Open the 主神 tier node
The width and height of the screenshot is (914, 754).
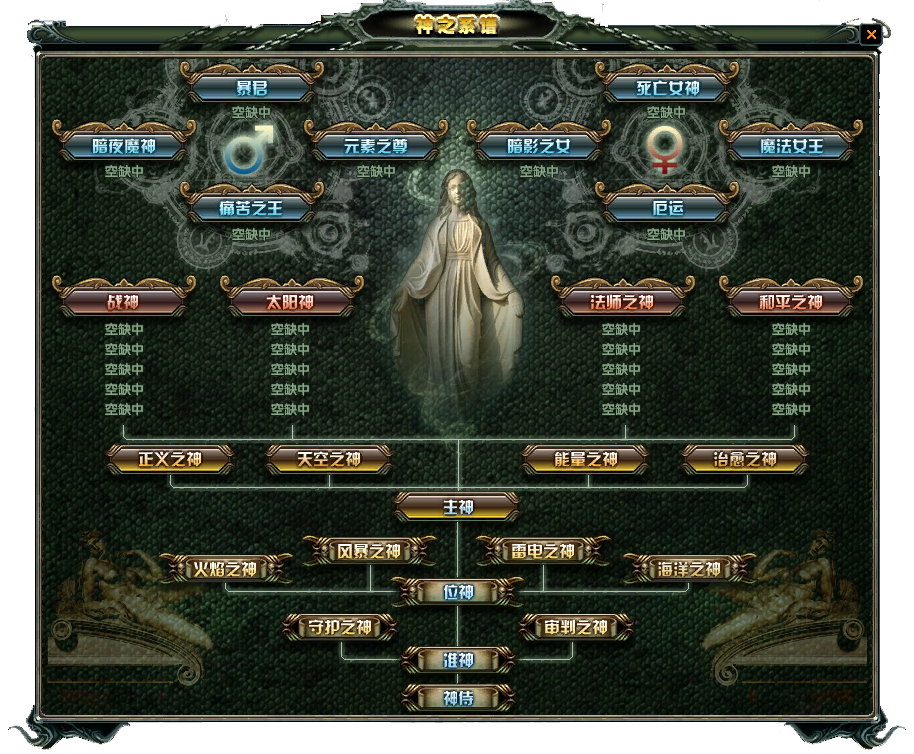pos(458,507)
